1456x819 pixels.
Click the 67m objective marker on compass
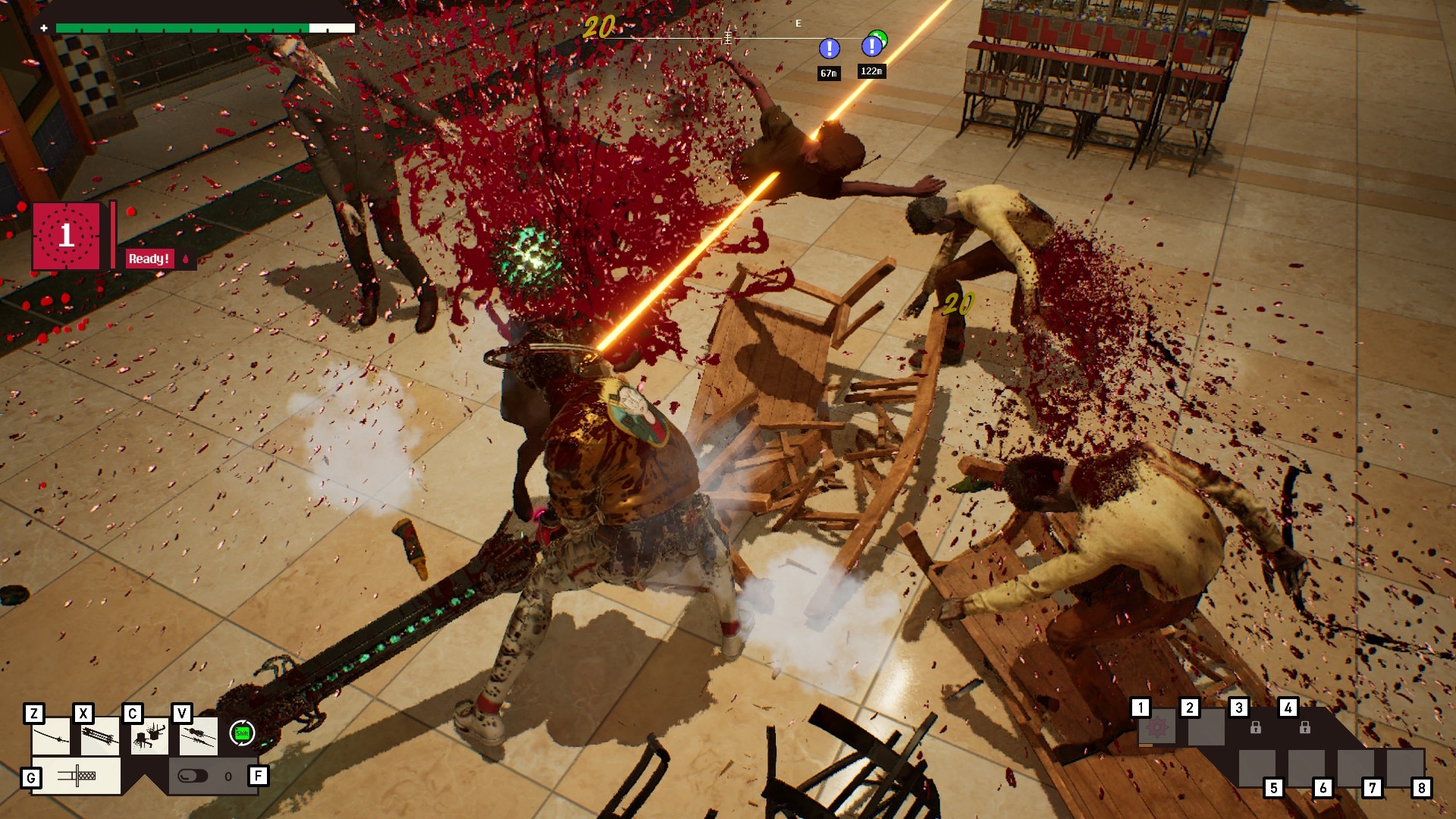pos(829,49)
